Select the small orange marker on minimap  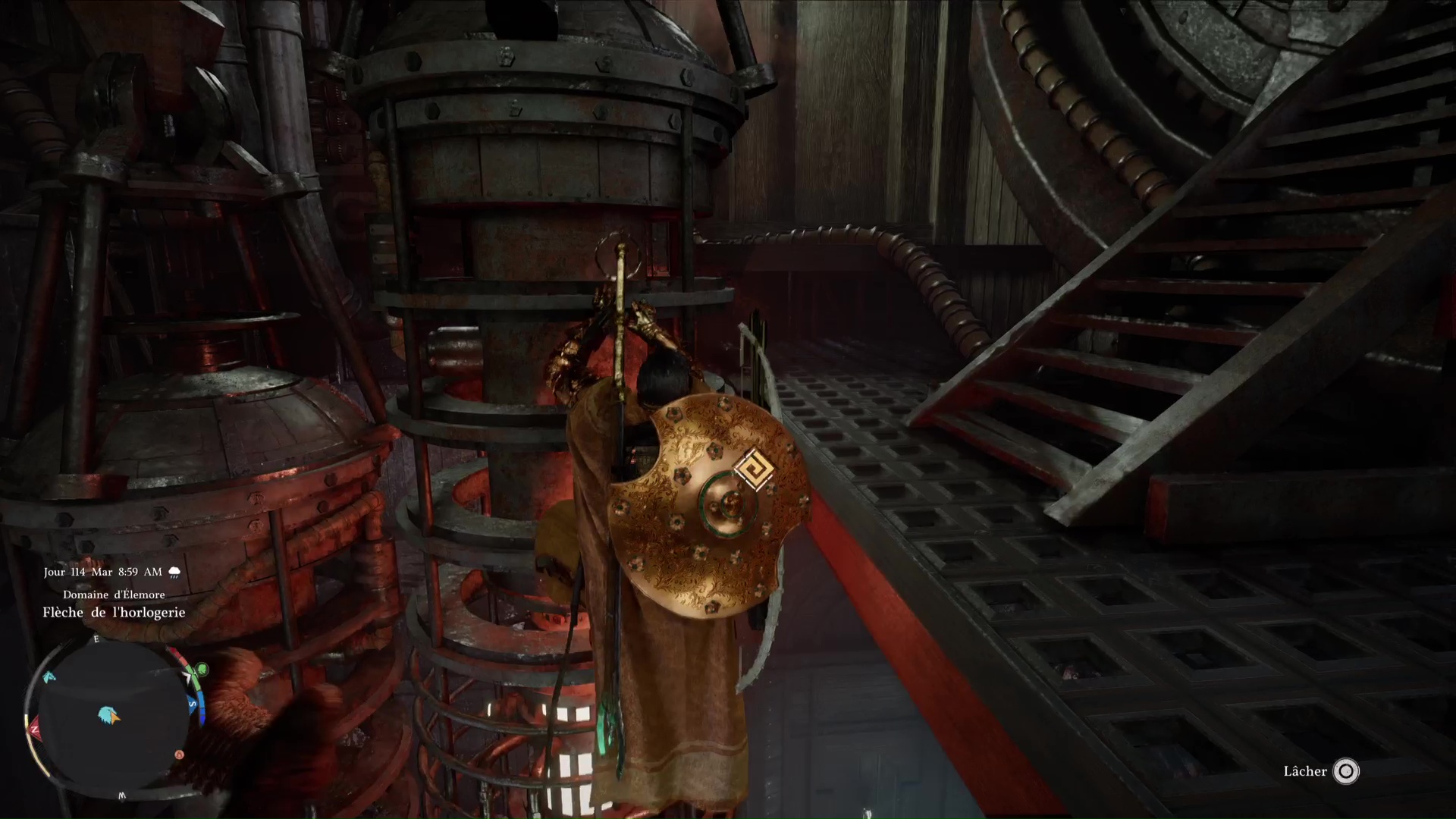(179, 755)
